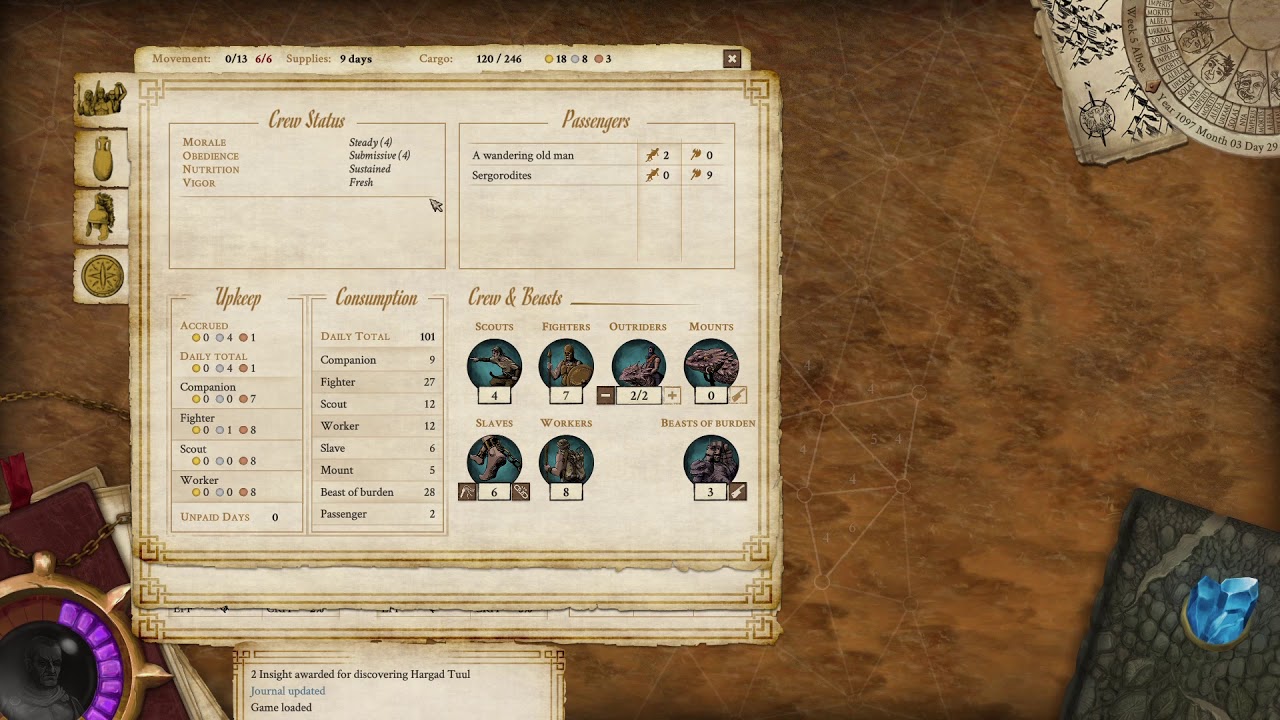The image size is (1280, 720).
Task: Choose the Slaves portrait
Action: (x=494, y=461)
